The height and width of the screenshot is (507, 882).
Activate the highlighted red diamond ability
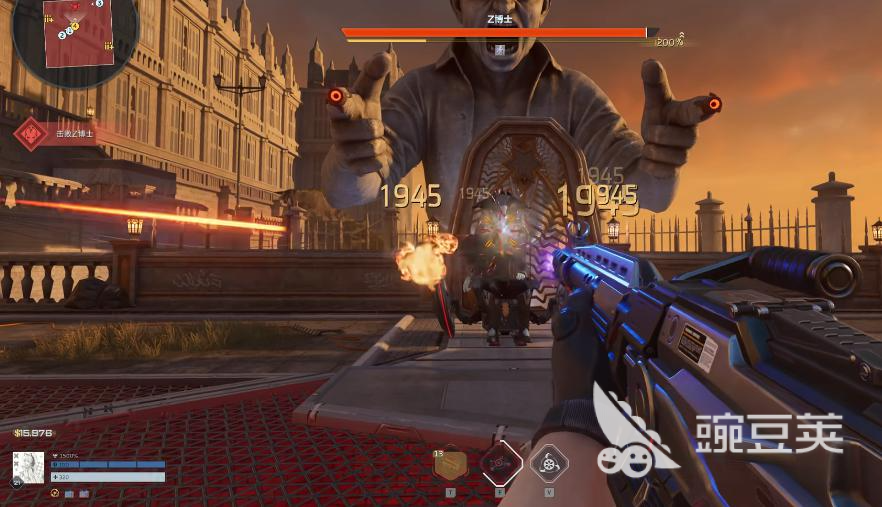pyautogui.click(x=500, y=463)
